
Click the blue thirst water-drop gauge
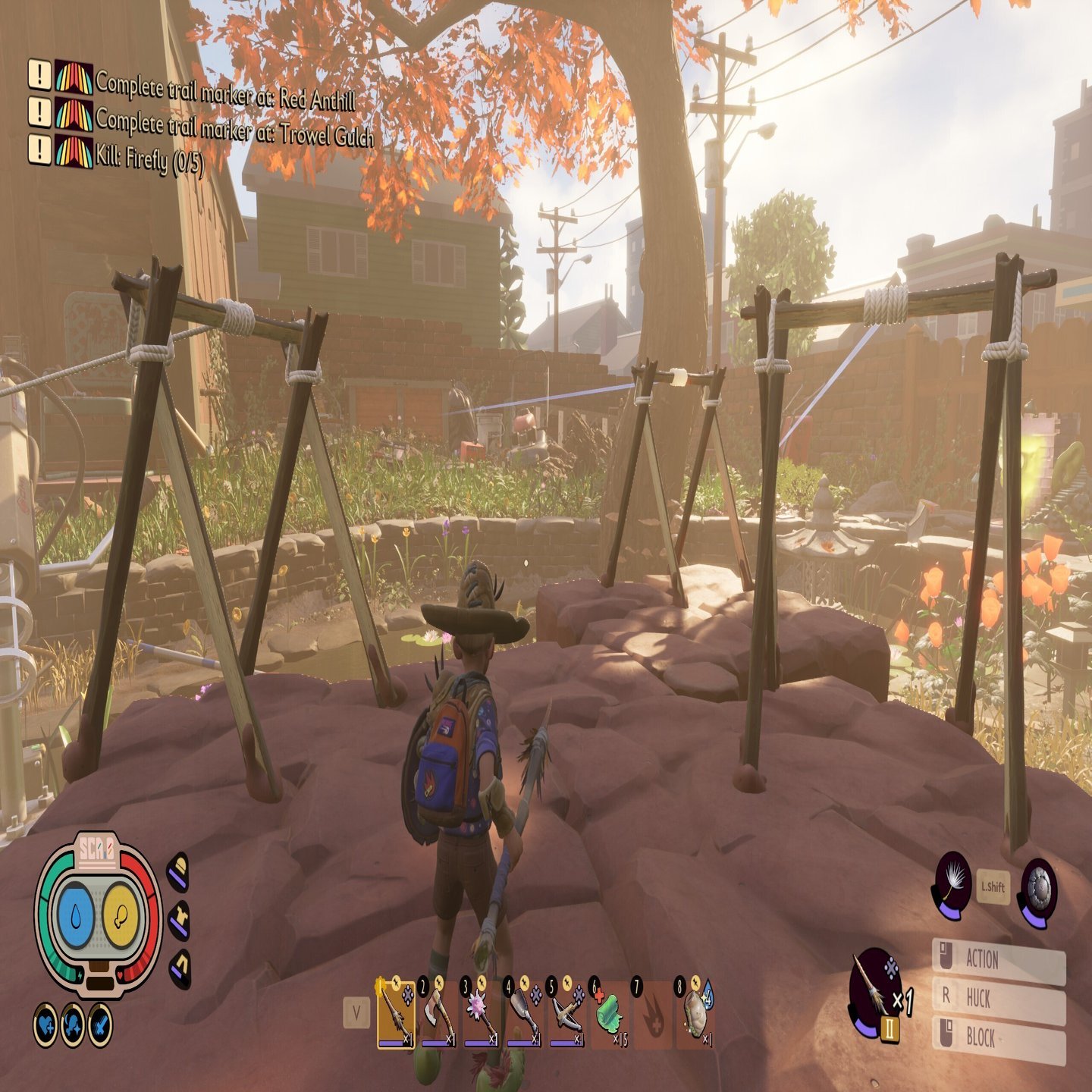pyautogui.click(x=77, y=918)
